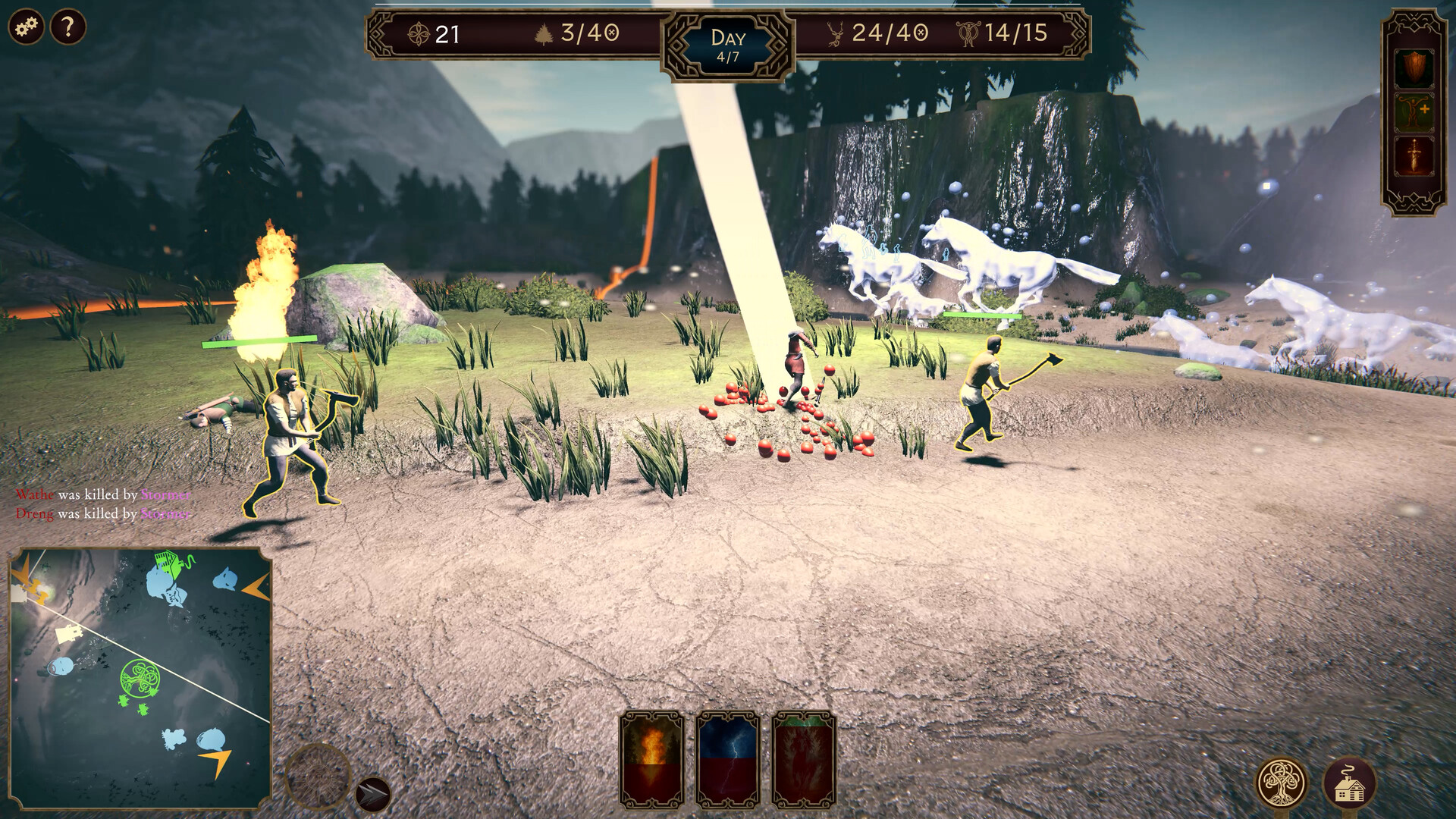Play the lightning storm spell card
The width and height of the screenshot is (1456, 819).
coord(728,760)
